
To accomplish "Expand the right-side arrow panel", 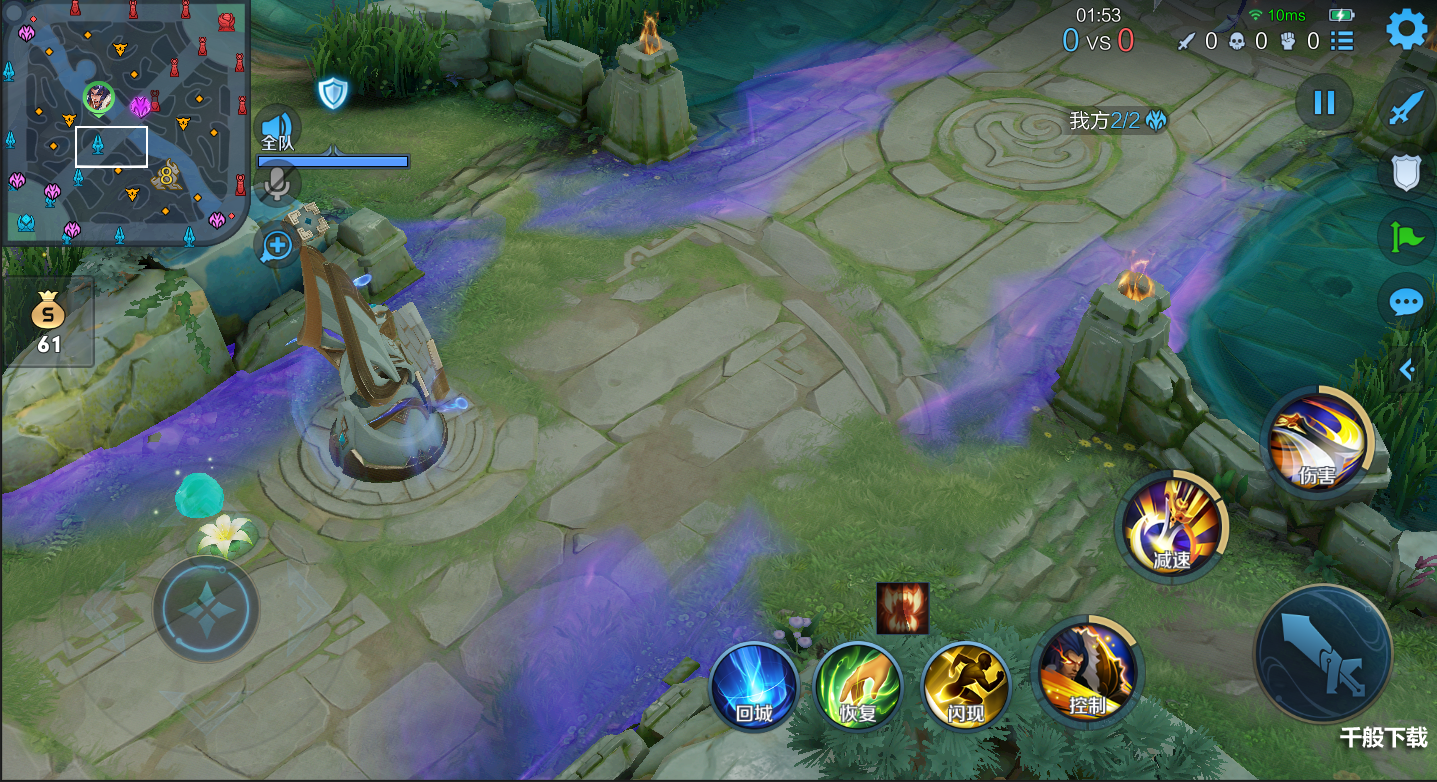I will click(1407, 370).
